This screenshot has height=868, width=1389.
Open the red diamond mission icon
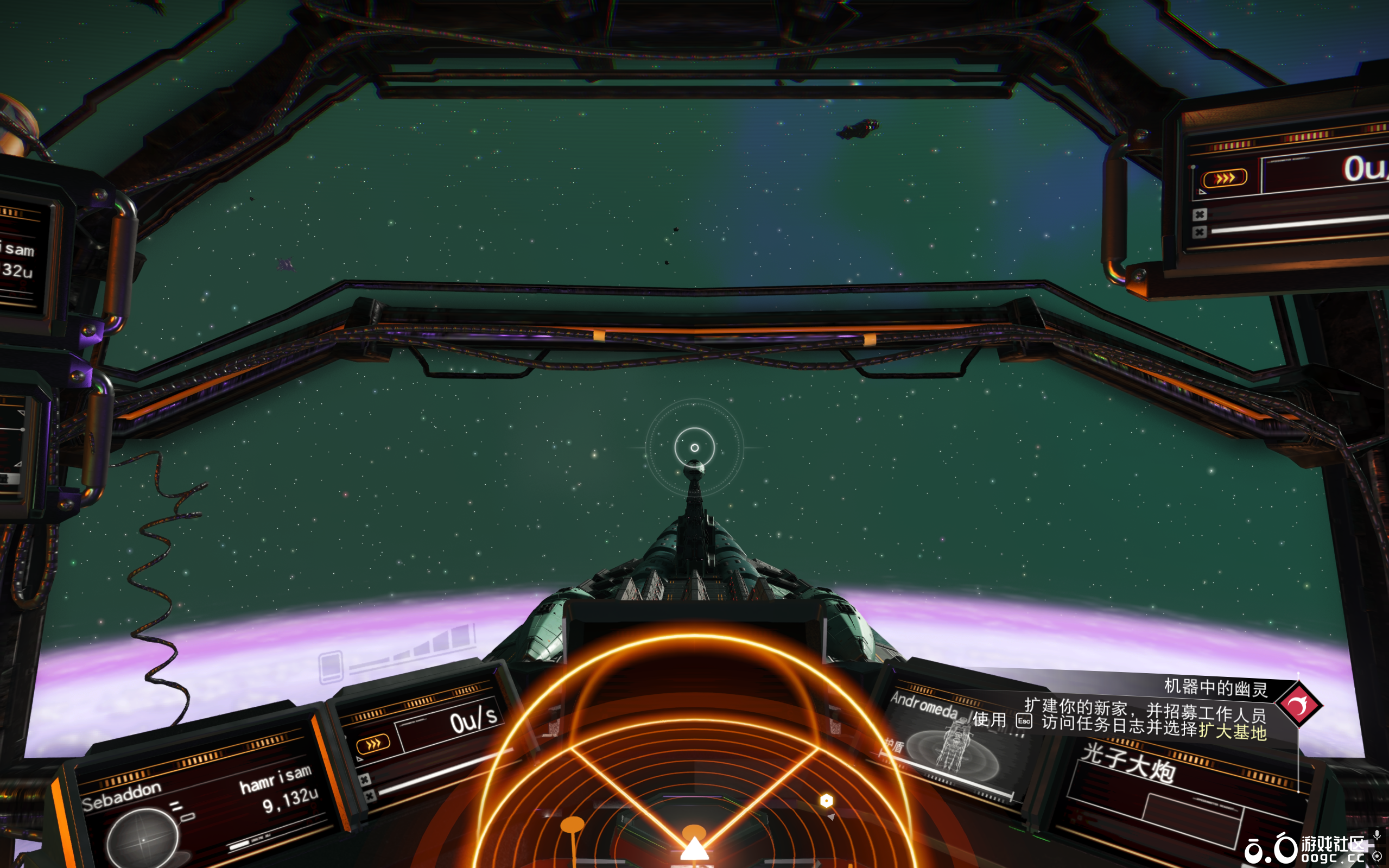pos(1299,704)
